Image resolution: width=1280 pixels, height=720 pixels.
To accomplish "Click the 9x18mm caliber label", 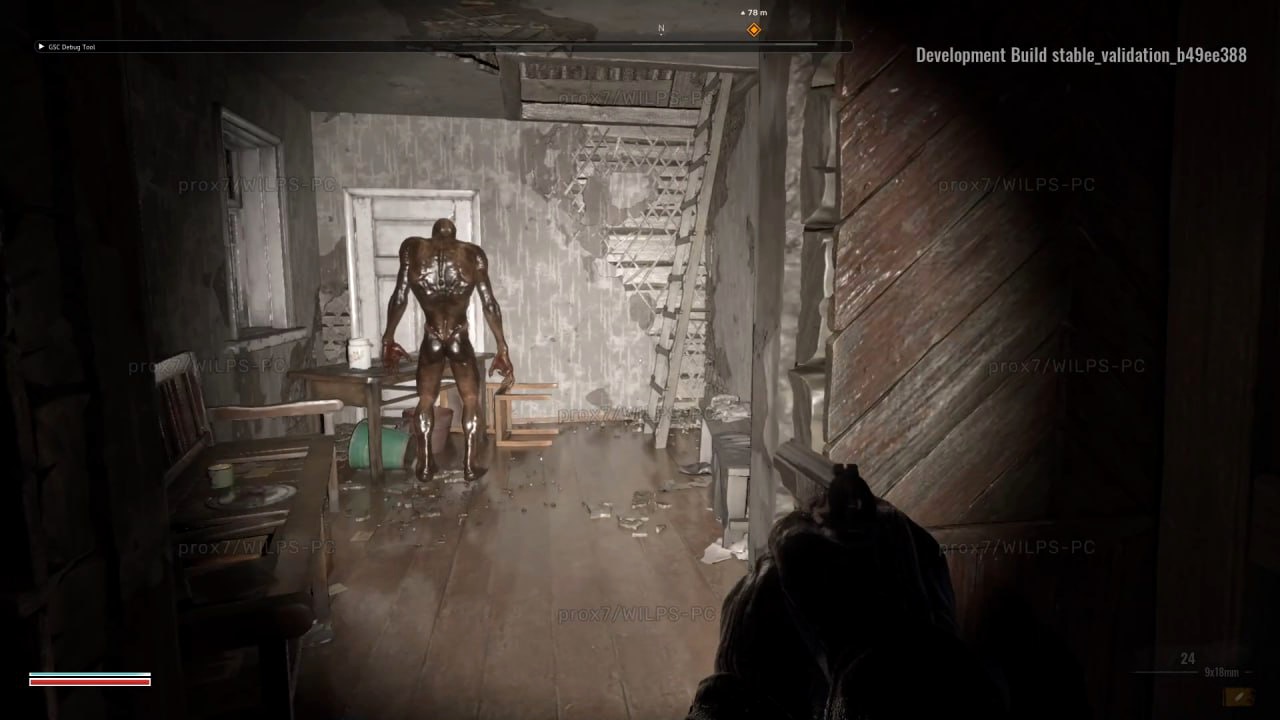I will click(1222, 672).
